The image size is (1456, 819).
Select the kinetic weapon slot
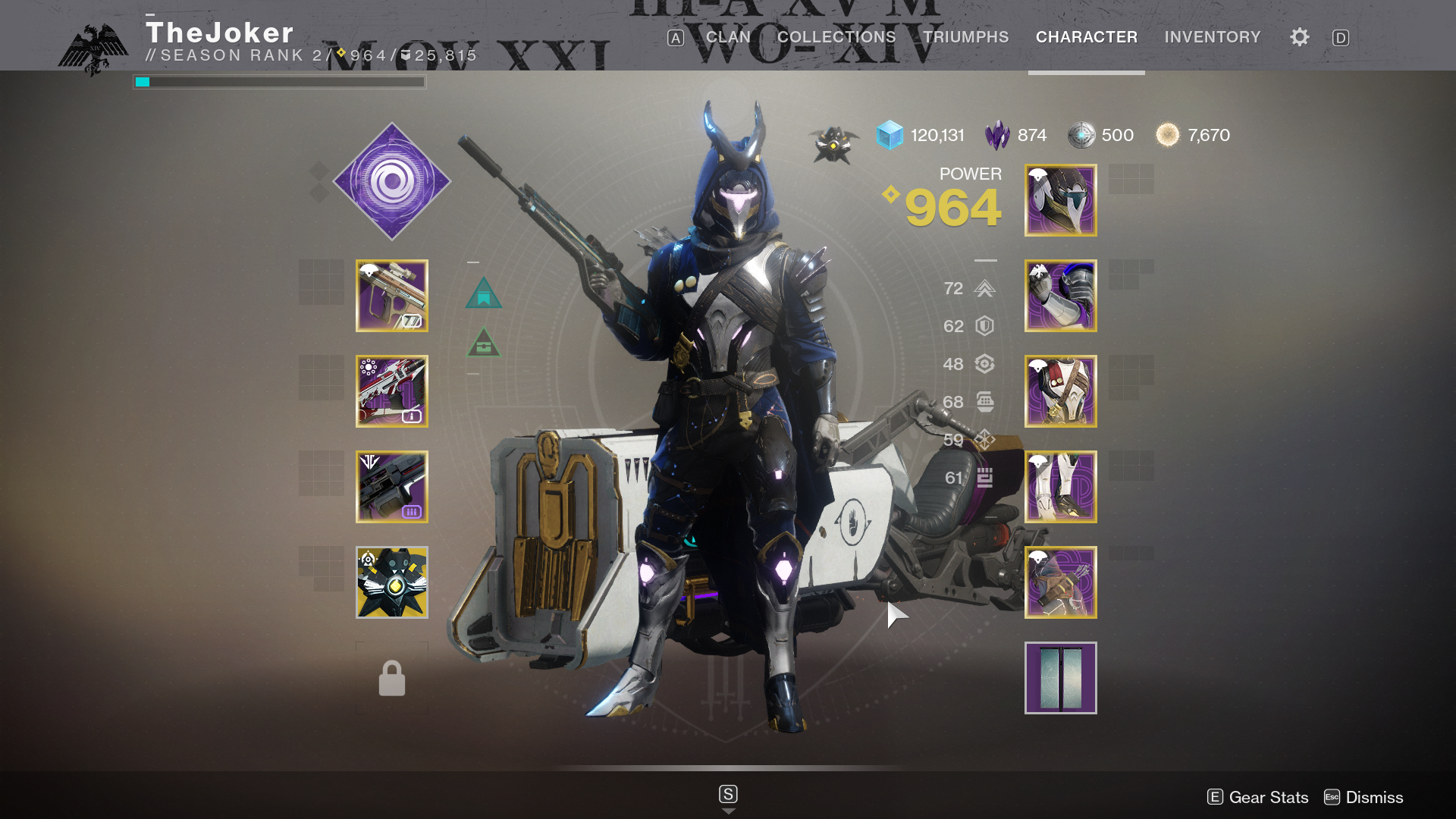392,296
